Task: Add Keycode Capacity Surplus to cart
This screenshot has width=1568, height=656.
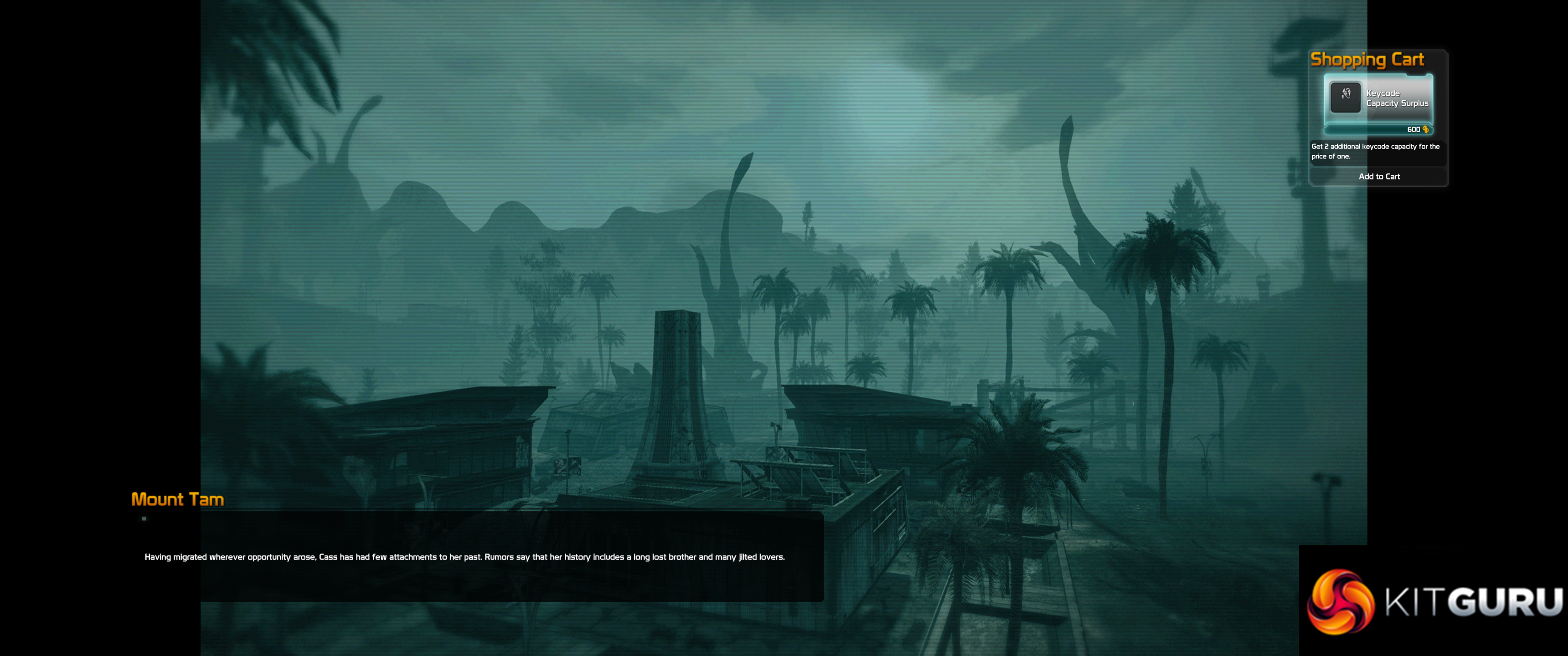Action: coord(1379,176)
